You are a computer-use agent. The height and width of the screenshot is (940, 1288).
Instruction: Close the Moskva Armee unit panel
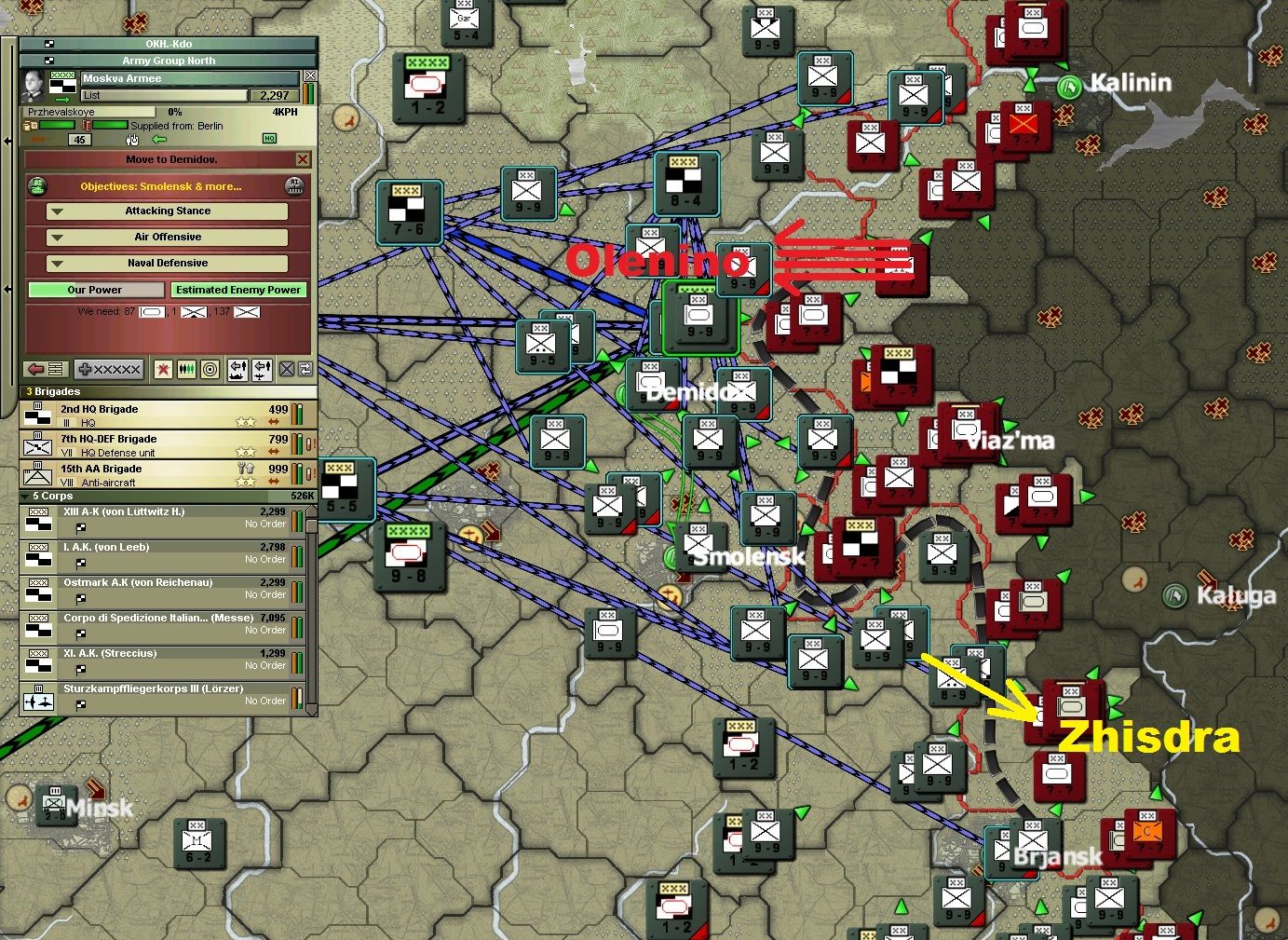point(310,76)
